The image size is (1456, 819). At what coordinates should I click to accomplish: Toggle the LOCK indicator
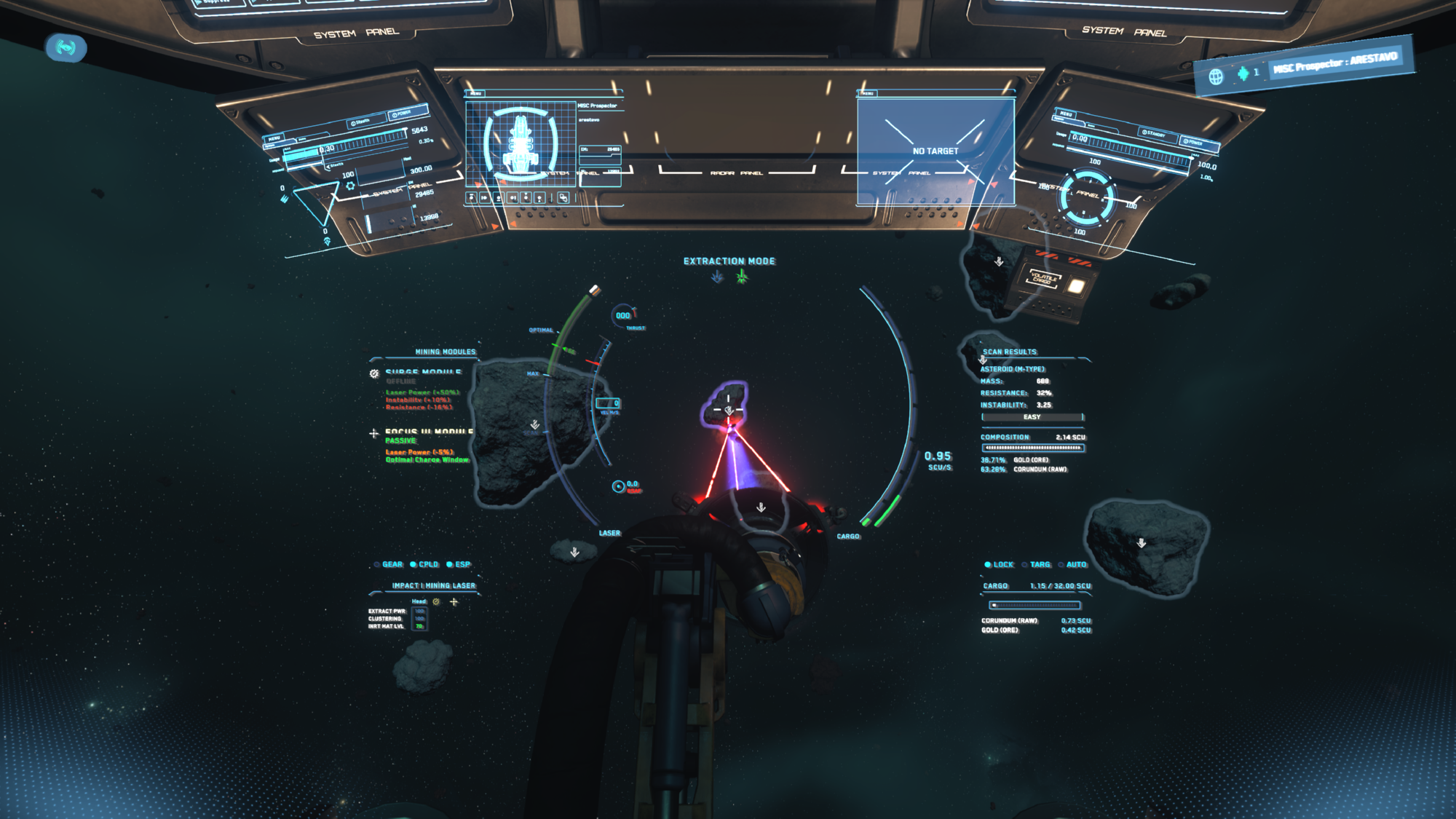(x=999, y=564)
